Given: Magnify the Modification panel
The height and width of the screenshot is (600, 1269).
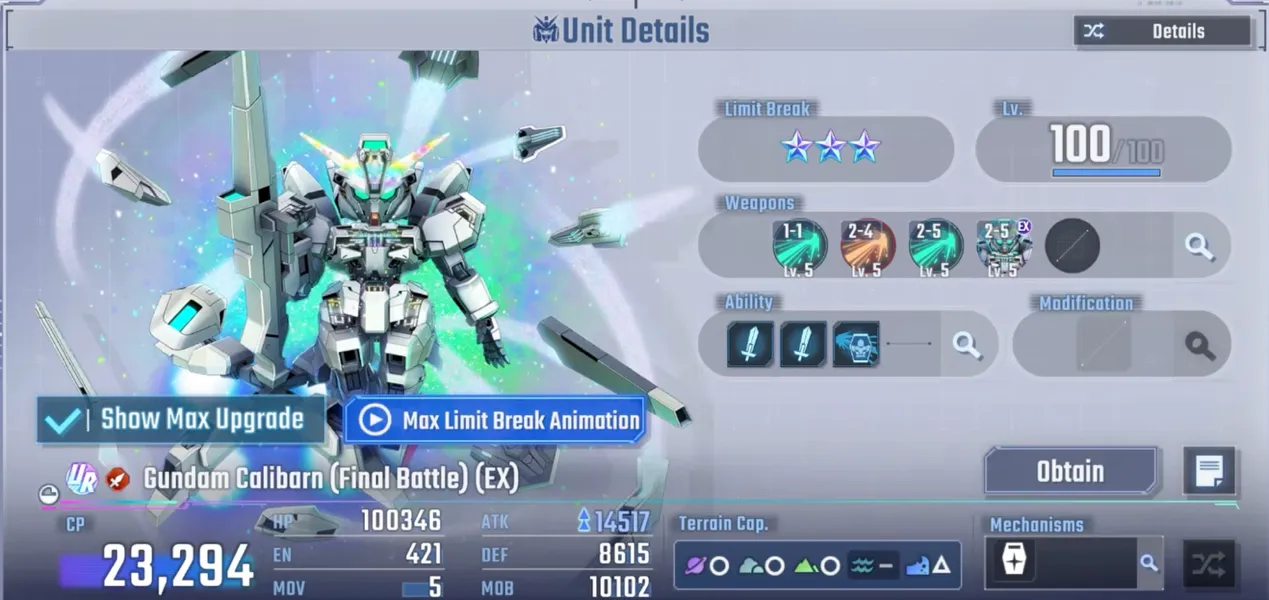Looking at the screenshot, I should pyautogui.click(x=1199, y=345).
